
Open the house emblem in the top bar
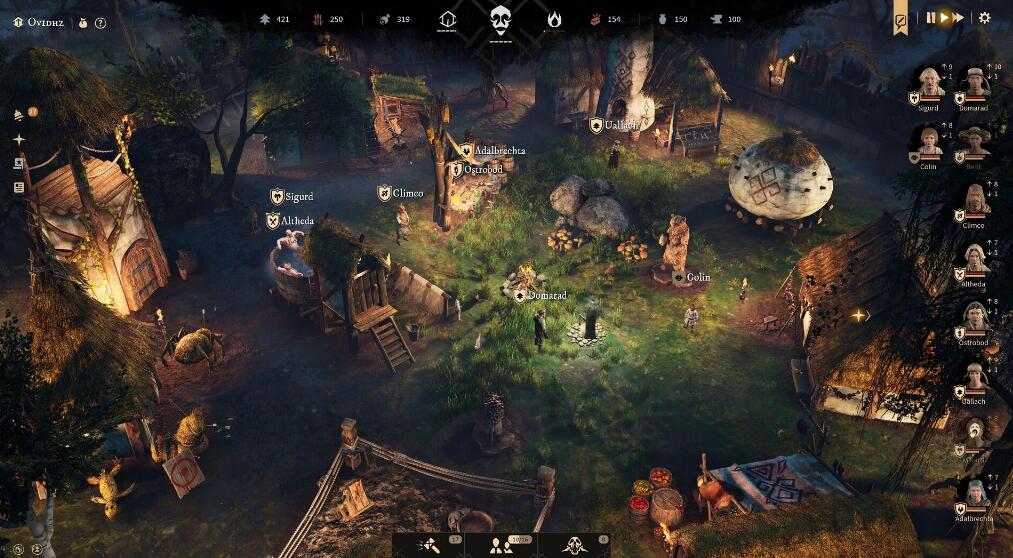tap(447, 18)
